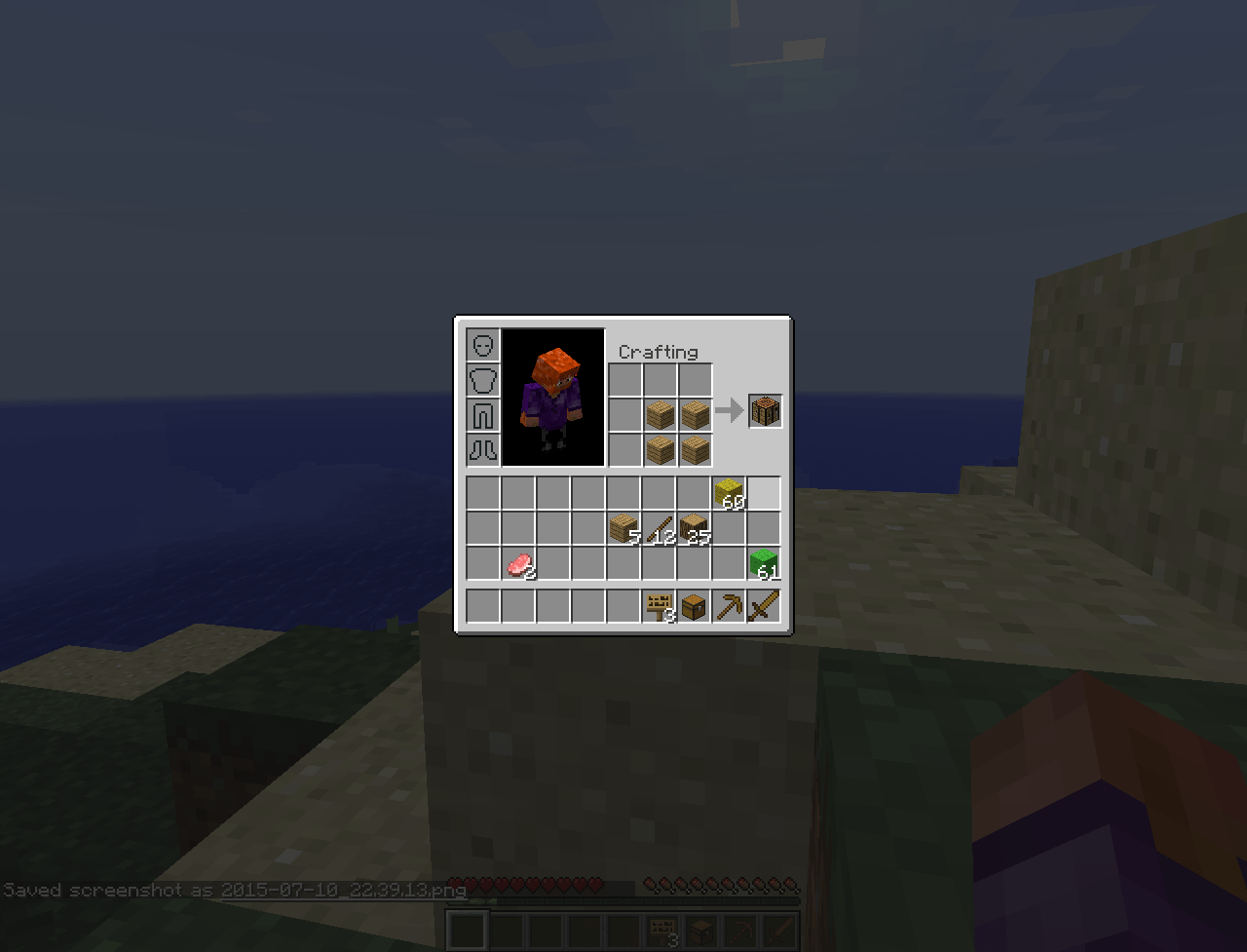
Task: Select the stack of 25 wood logs
Action: pos(695,527)
